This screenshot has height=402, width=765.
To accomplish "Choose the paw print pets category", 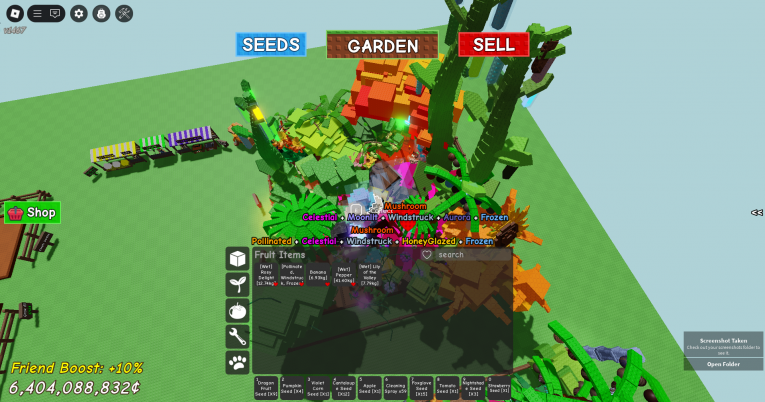I will [237, 363].
